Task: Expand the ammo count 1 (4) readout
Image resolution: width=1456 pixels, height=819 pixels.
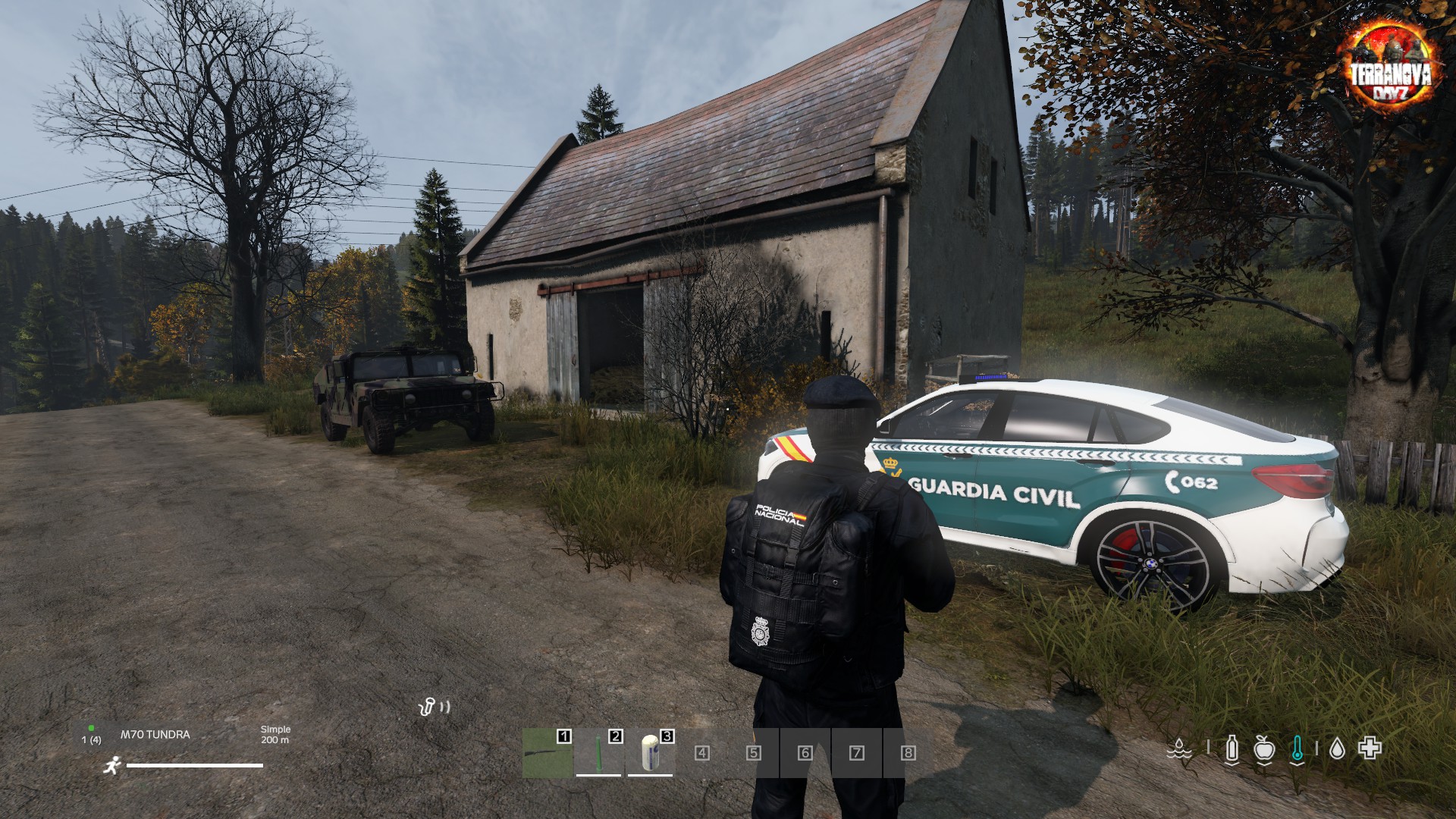Action: [x=93, y=740]
